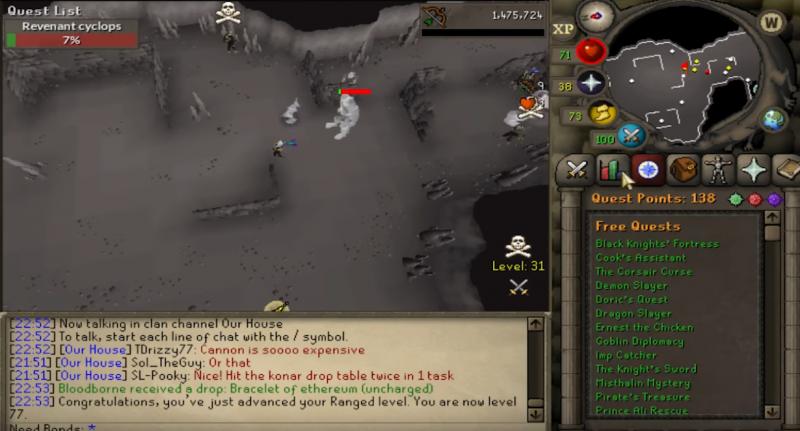Show the Worn Equipment tab
This screenshot has height=431, width=800.
(718, 171)
